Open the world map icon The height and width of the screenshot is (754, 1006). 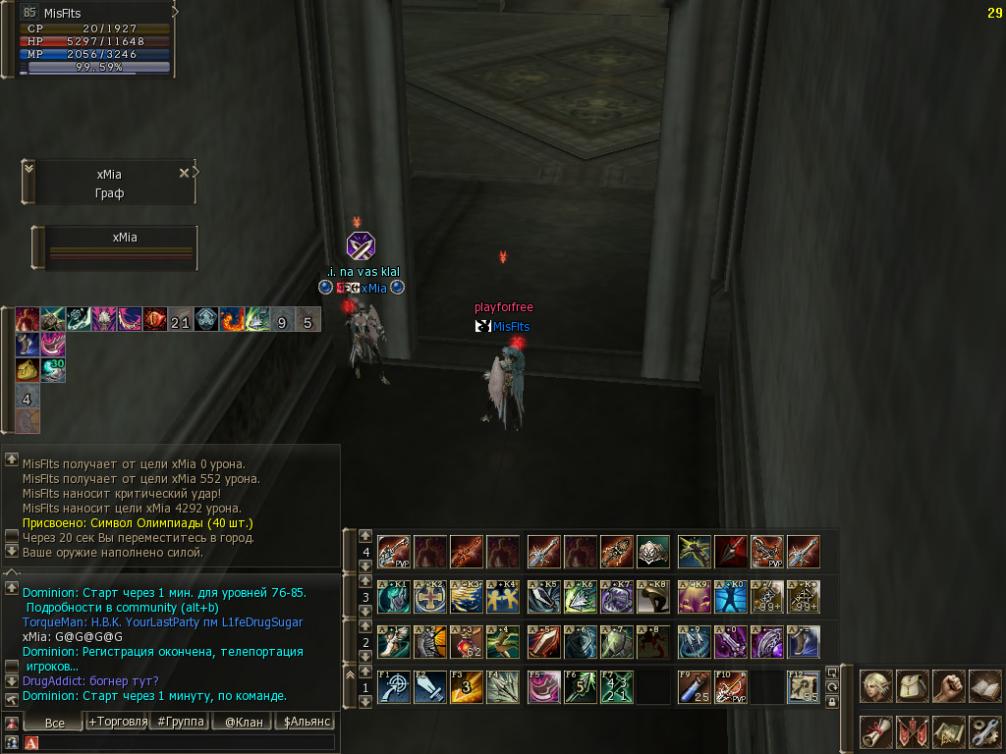coord(948,731)
